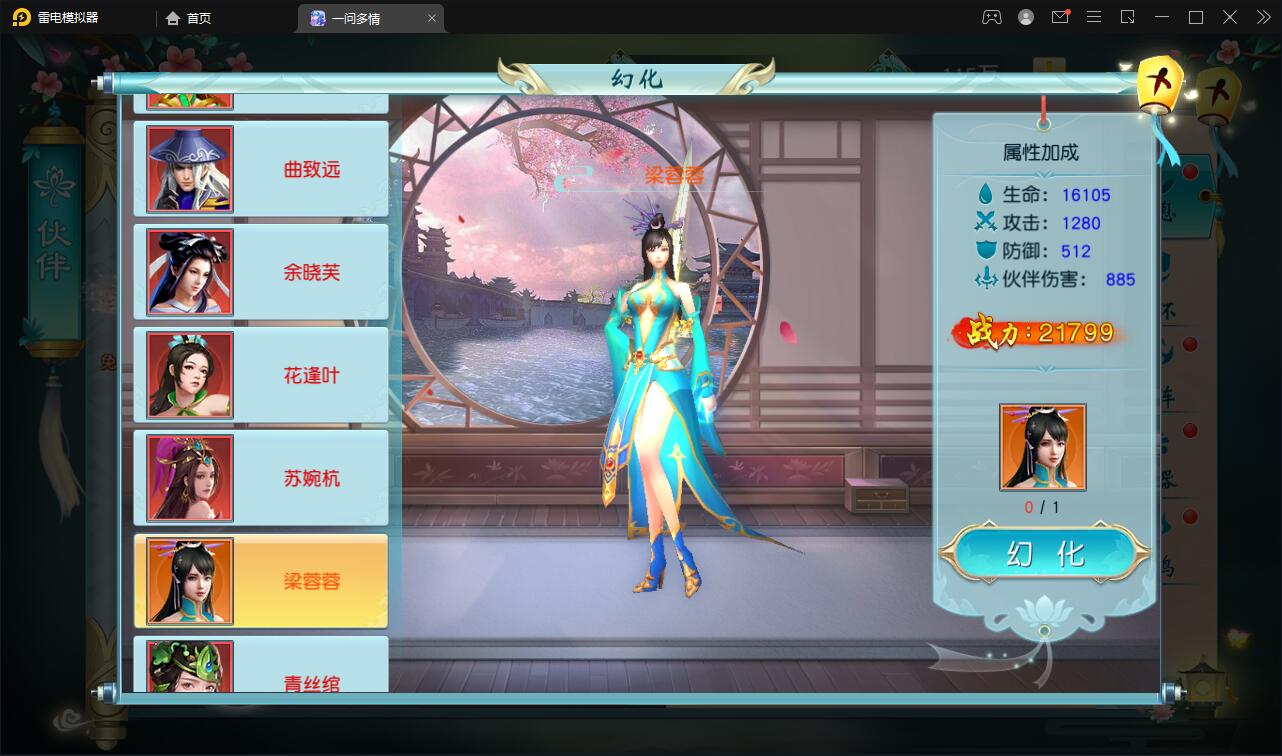Click 梁蓉蓉's portrait in the right panel
Viewport: 1282px width, 756px height.
click(x=1040, y=446)
